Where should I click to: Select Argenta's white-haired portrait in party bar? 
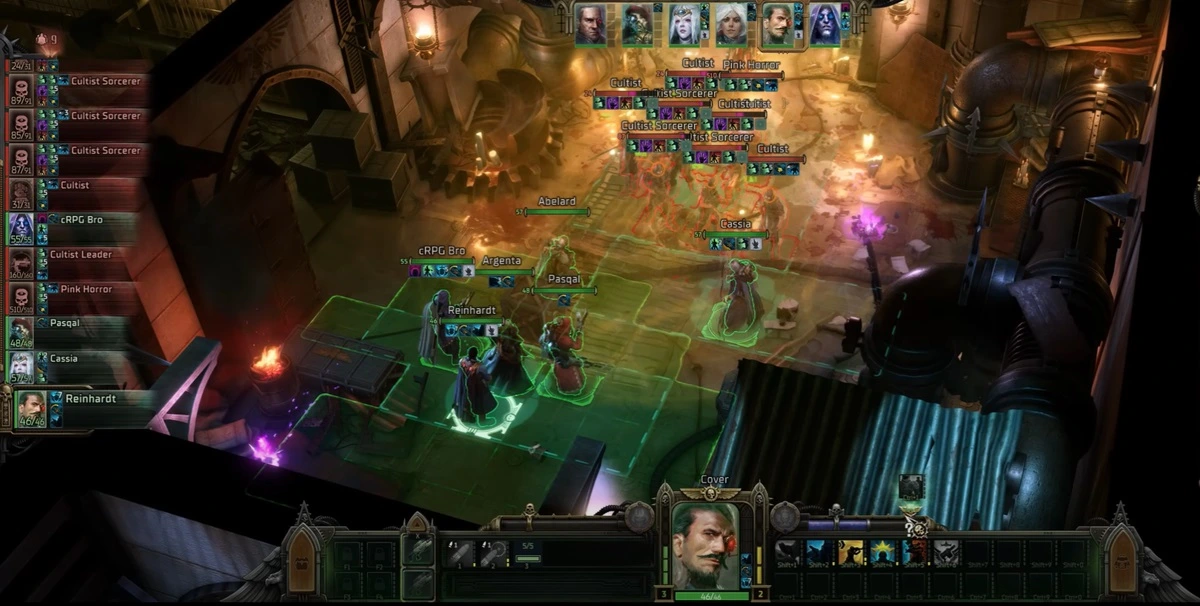tap(731, 24)
